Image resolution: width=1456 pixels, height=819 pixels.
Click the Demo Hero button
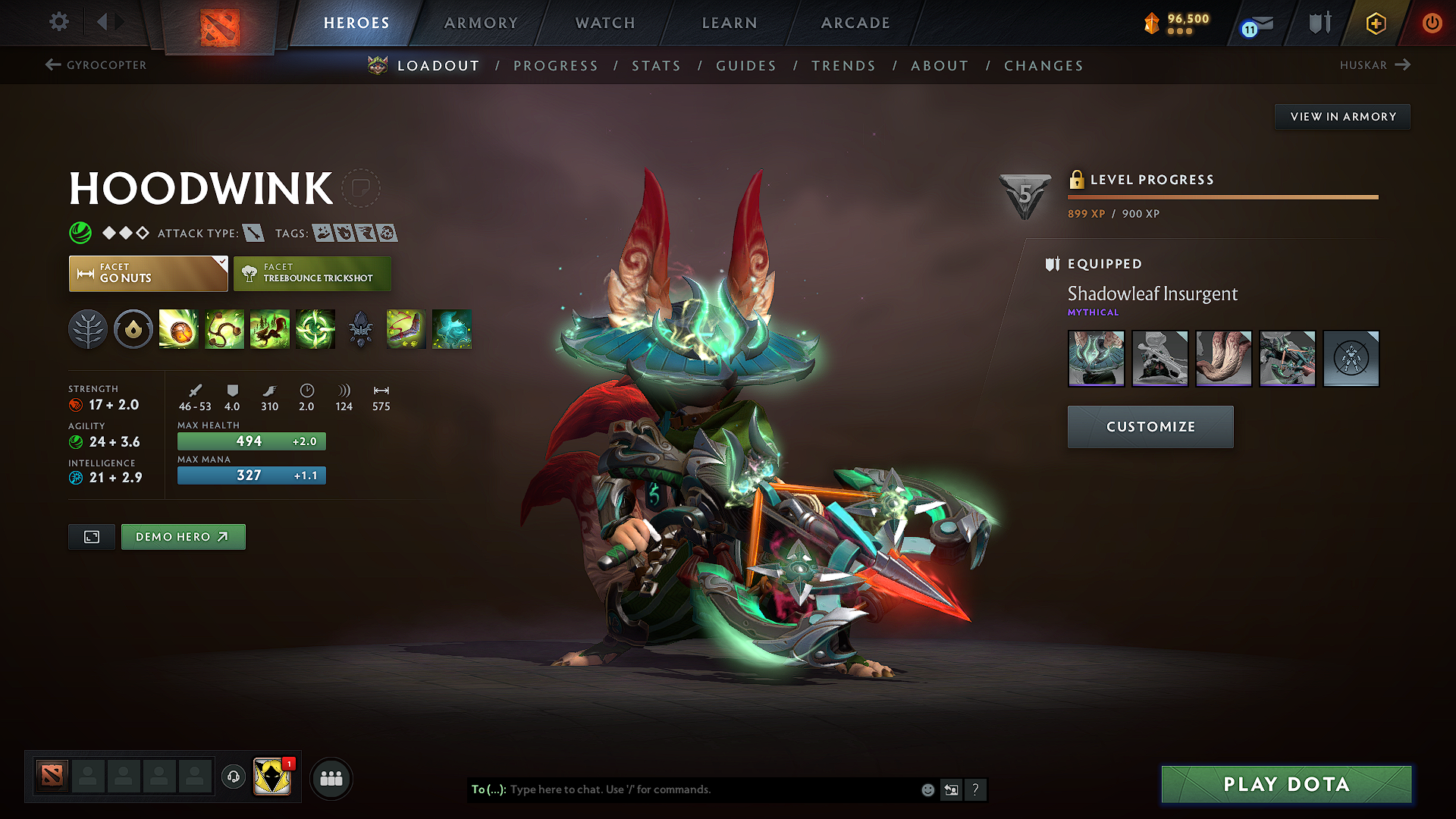183,536
